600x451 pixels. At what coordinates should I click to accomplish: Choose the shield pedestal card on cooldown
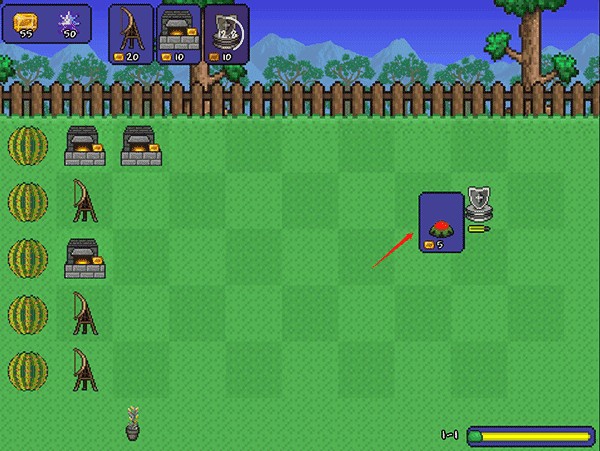coord(227,33)
